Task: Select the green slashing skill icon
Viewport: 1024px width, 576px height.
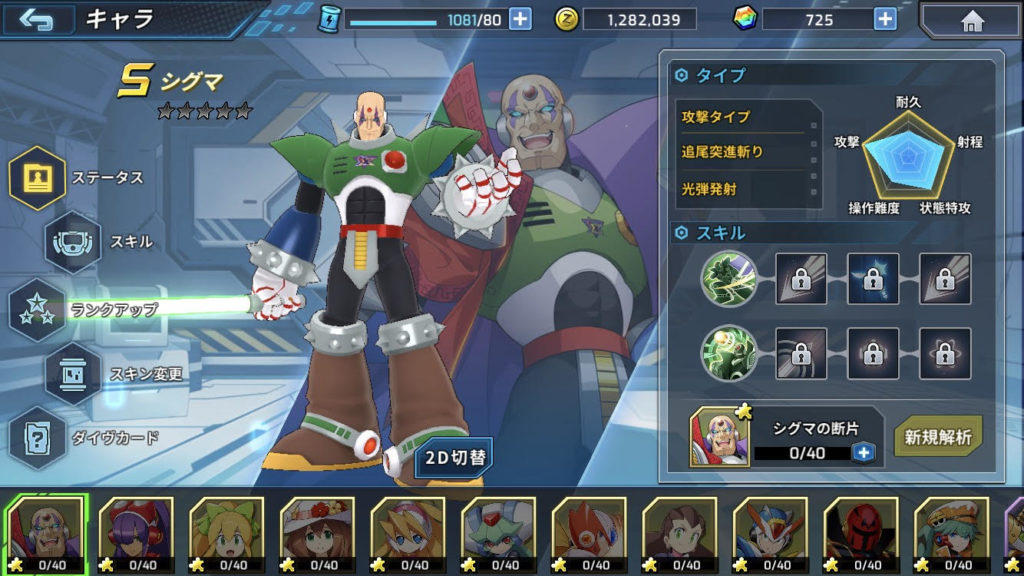Action: pyautogui.click(x=727, y=278)
